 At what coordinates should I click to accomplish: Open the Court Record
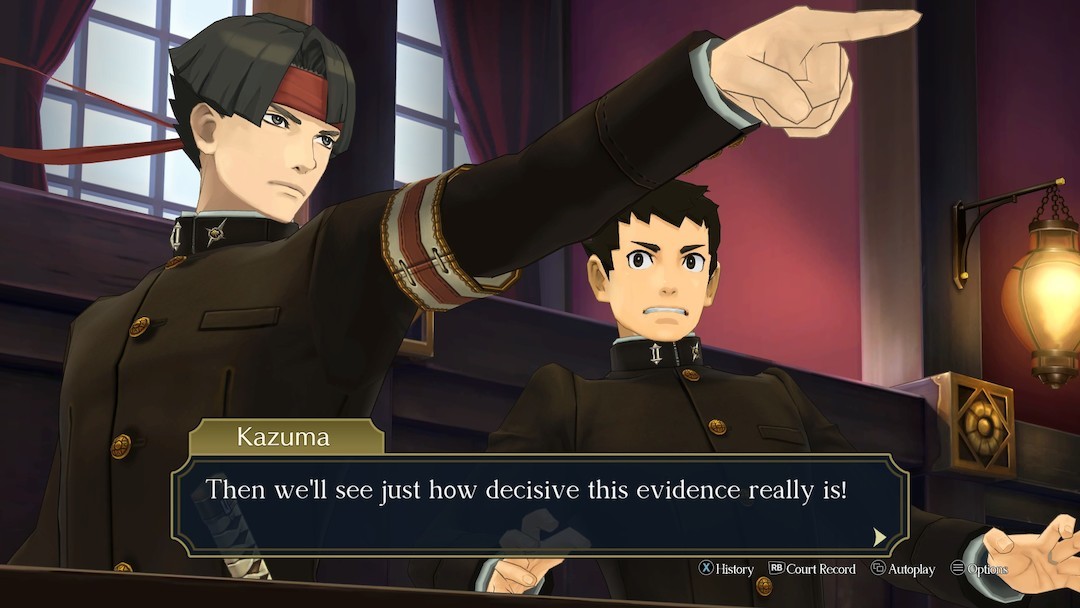(x=812, y=569)
